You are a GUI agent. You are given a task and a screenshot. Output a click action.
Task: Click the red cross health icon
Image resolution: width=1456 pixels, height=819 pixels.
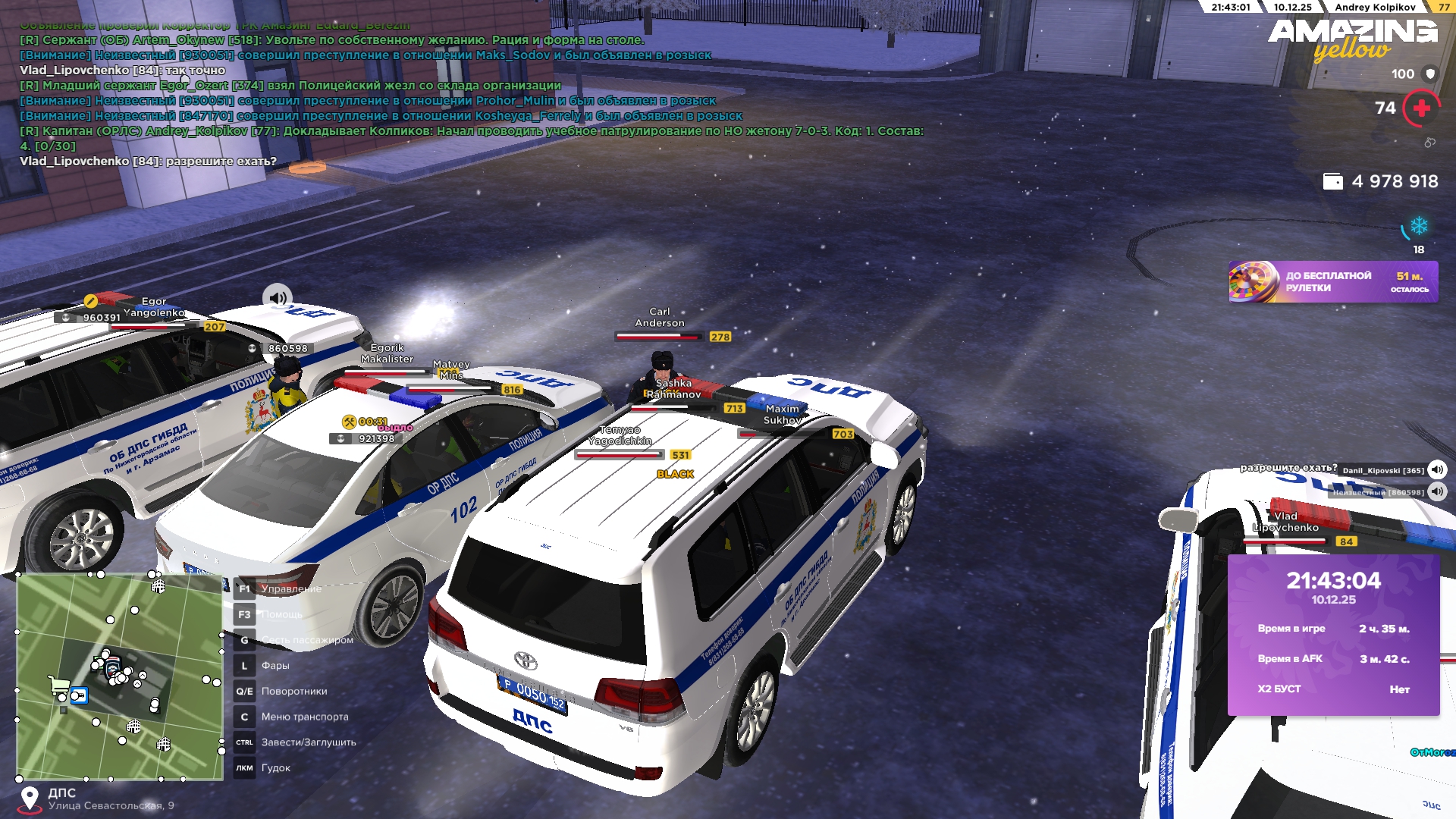1421,108
